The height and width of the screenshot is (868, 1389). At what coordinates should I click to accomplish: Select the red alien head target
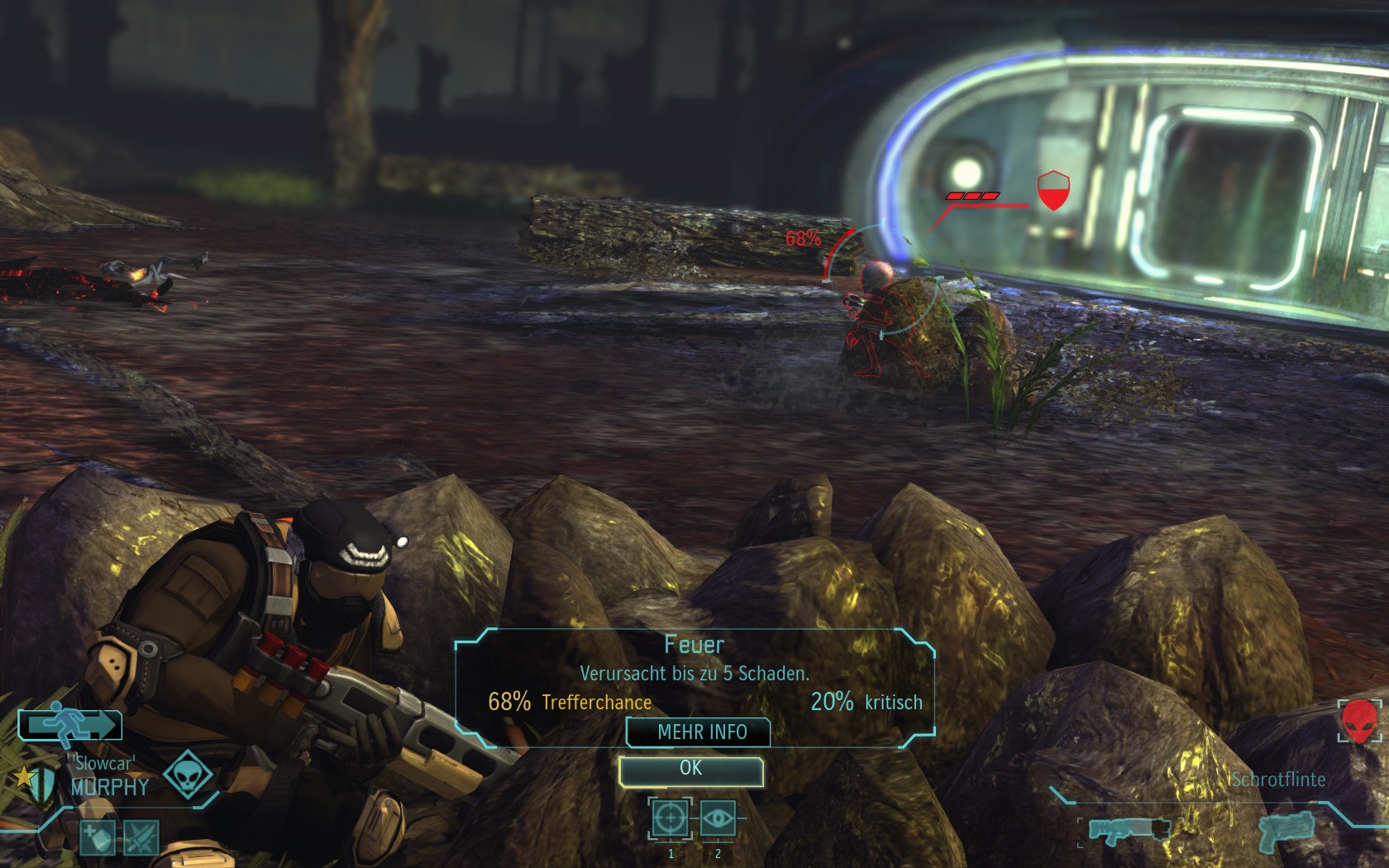pyautogui.click(x=1358, y=721)
